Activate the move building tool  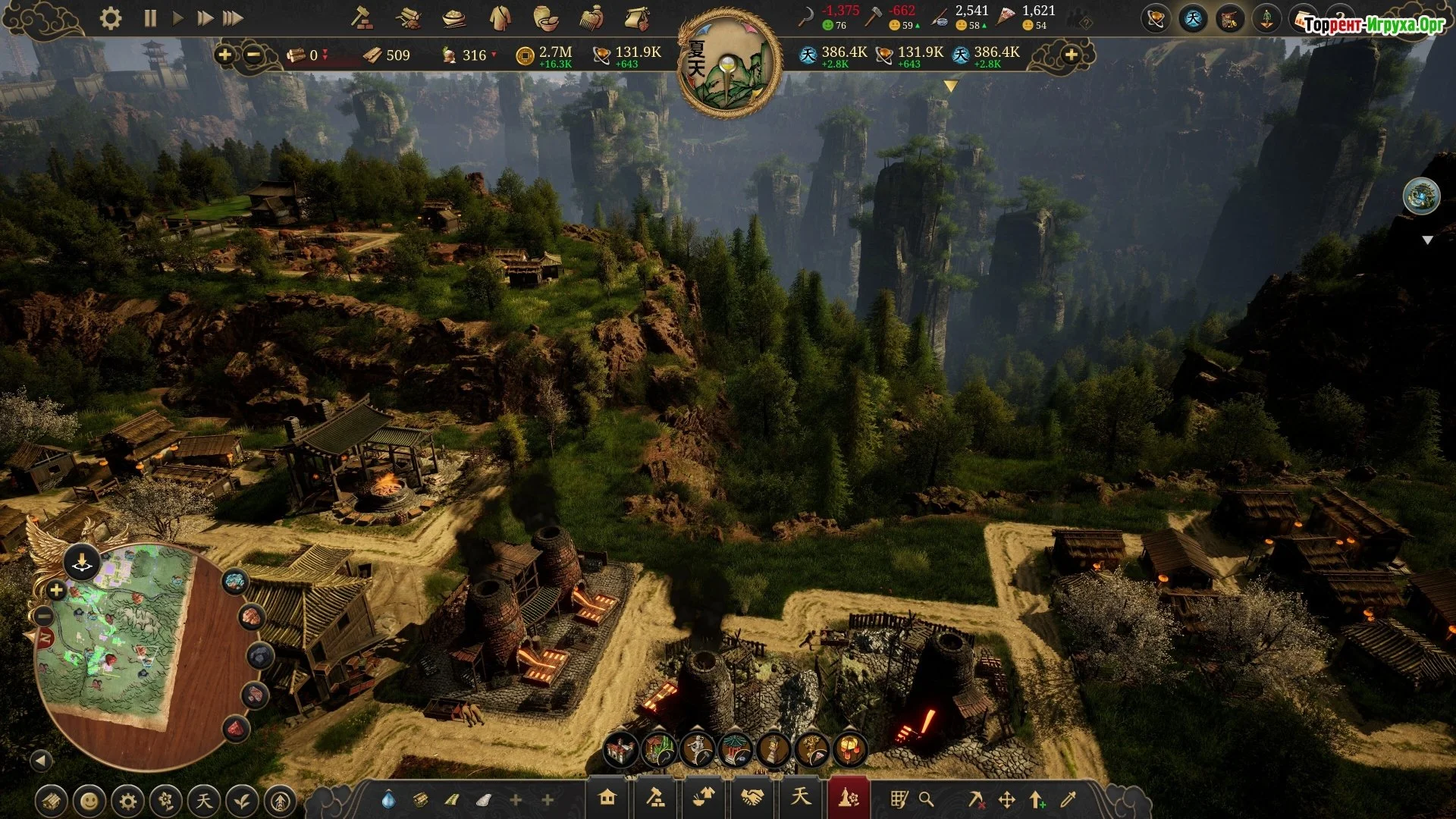[x=1007, y=799]
